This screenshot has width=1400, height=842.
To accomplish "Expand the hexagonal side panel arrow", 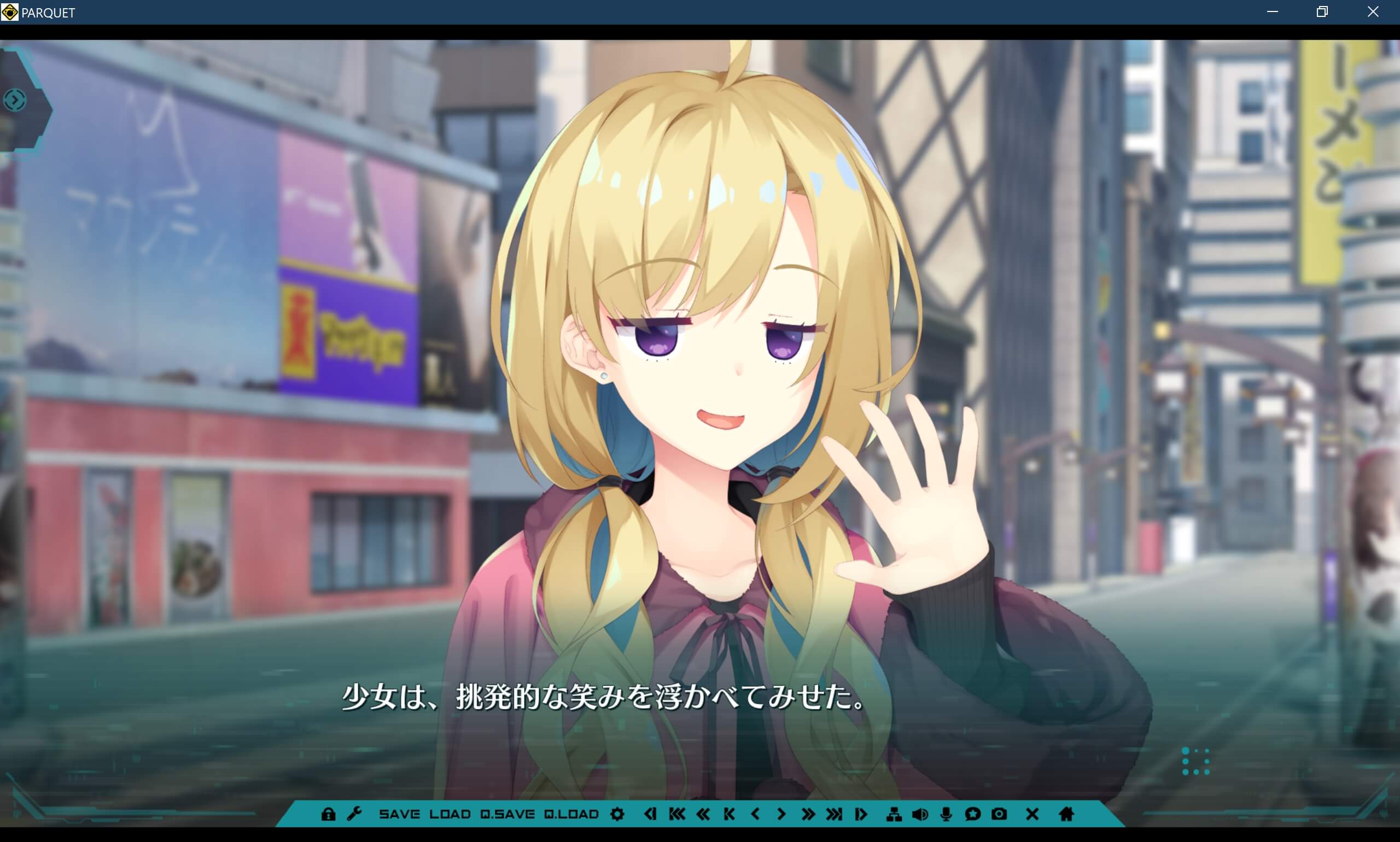I will pyautogui.click(x=14, y=100).
